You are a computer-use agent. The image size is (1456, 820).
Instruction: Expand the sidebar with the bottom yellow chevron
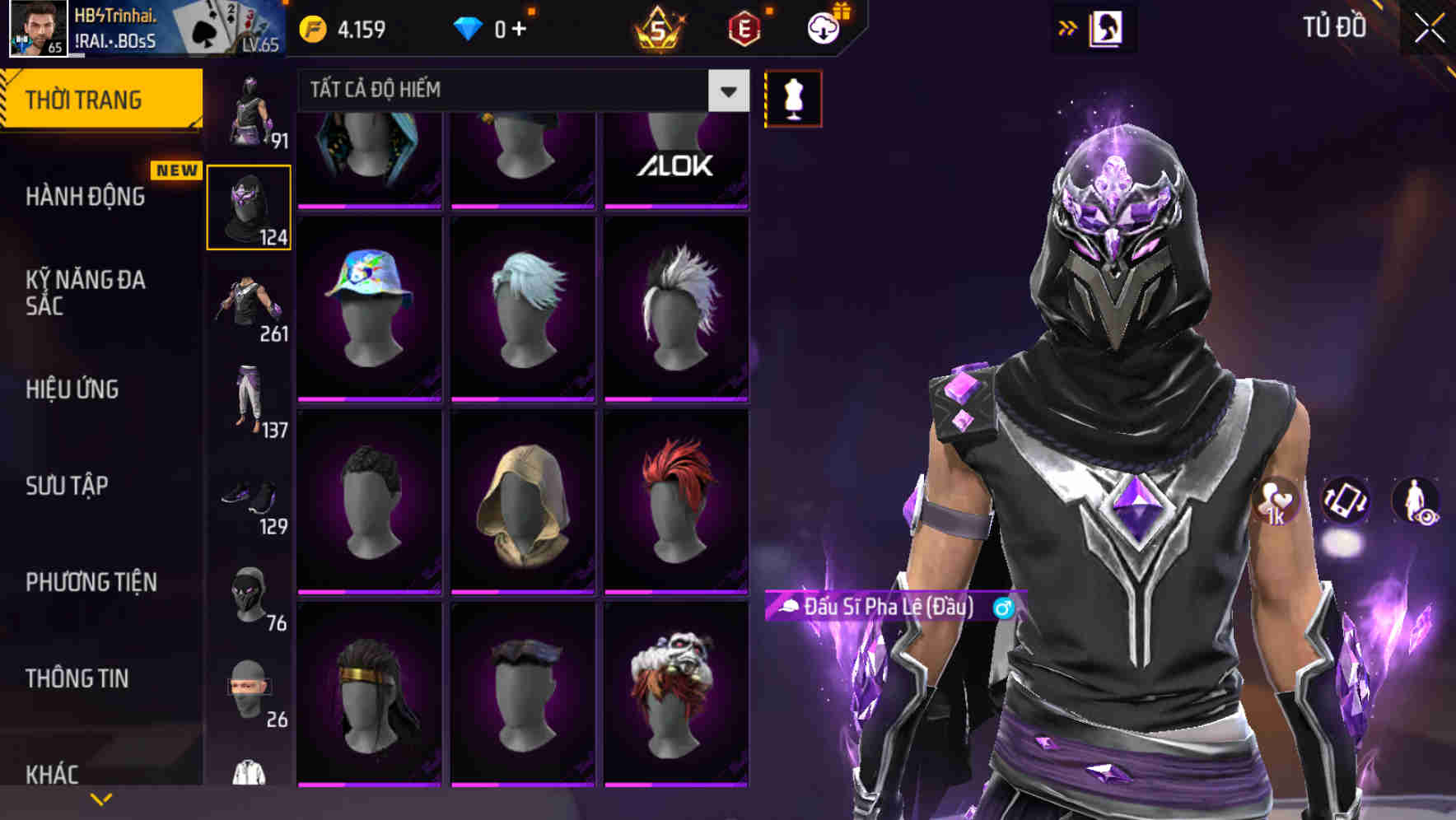100,798
